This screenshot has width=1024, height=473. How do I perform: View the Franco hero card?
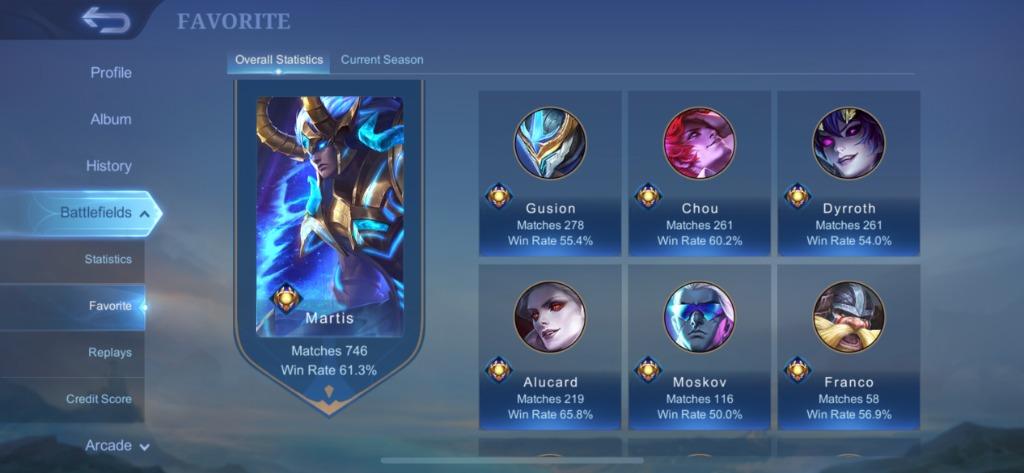848,347
